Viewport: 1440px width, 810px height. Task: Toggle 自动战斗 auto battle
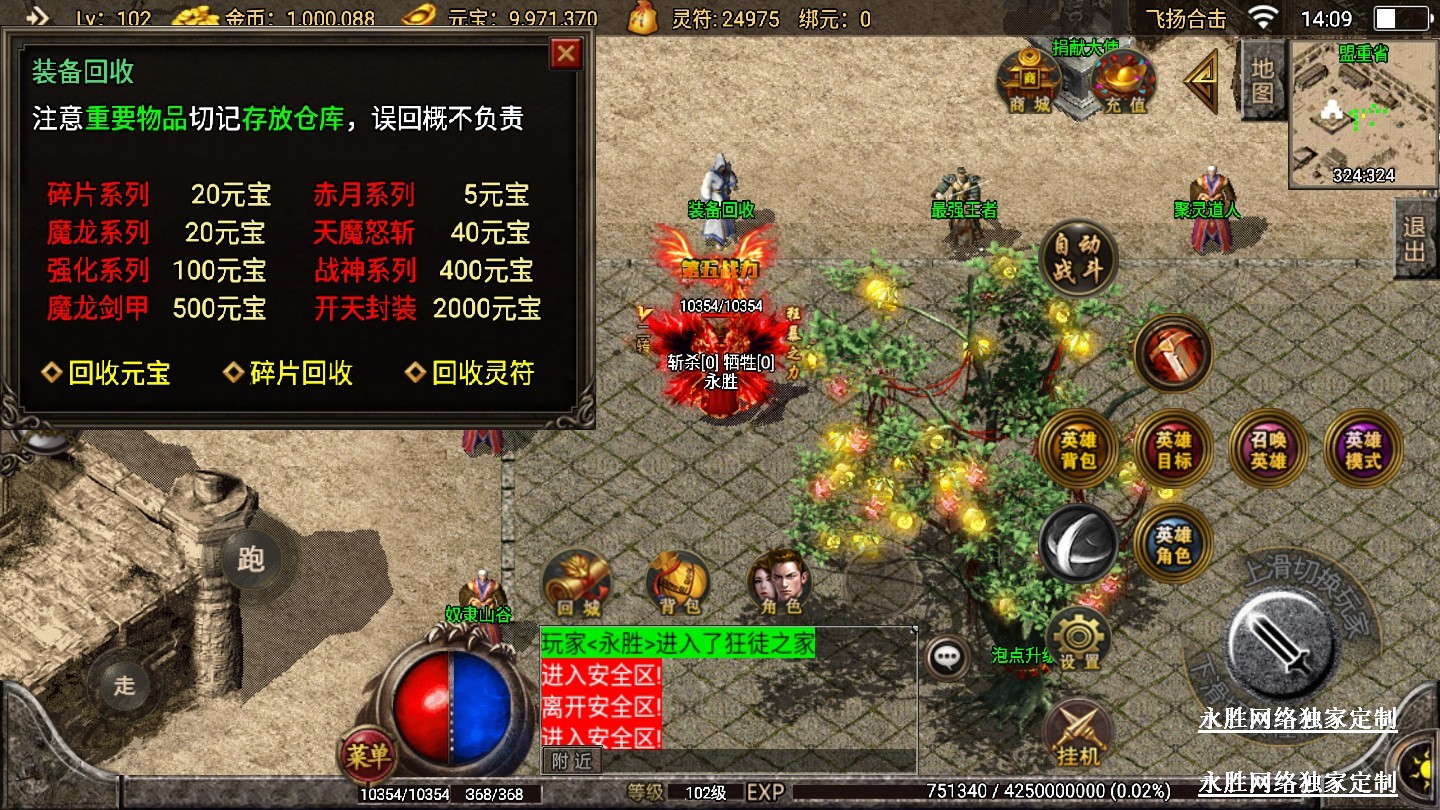point(1077,258)
